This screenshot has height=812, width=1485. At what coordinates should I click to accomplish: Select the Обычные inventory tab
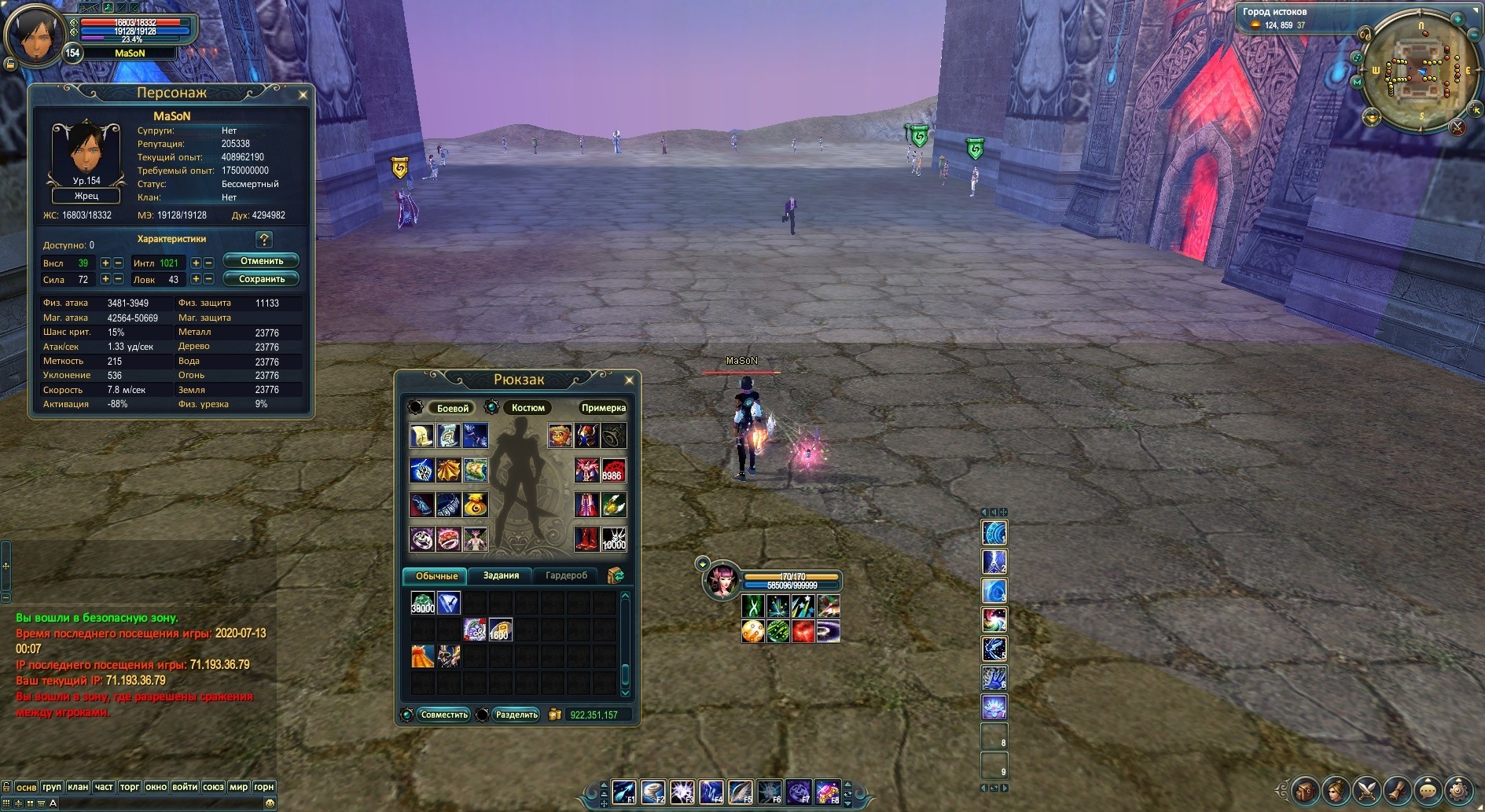coord(436,576)
